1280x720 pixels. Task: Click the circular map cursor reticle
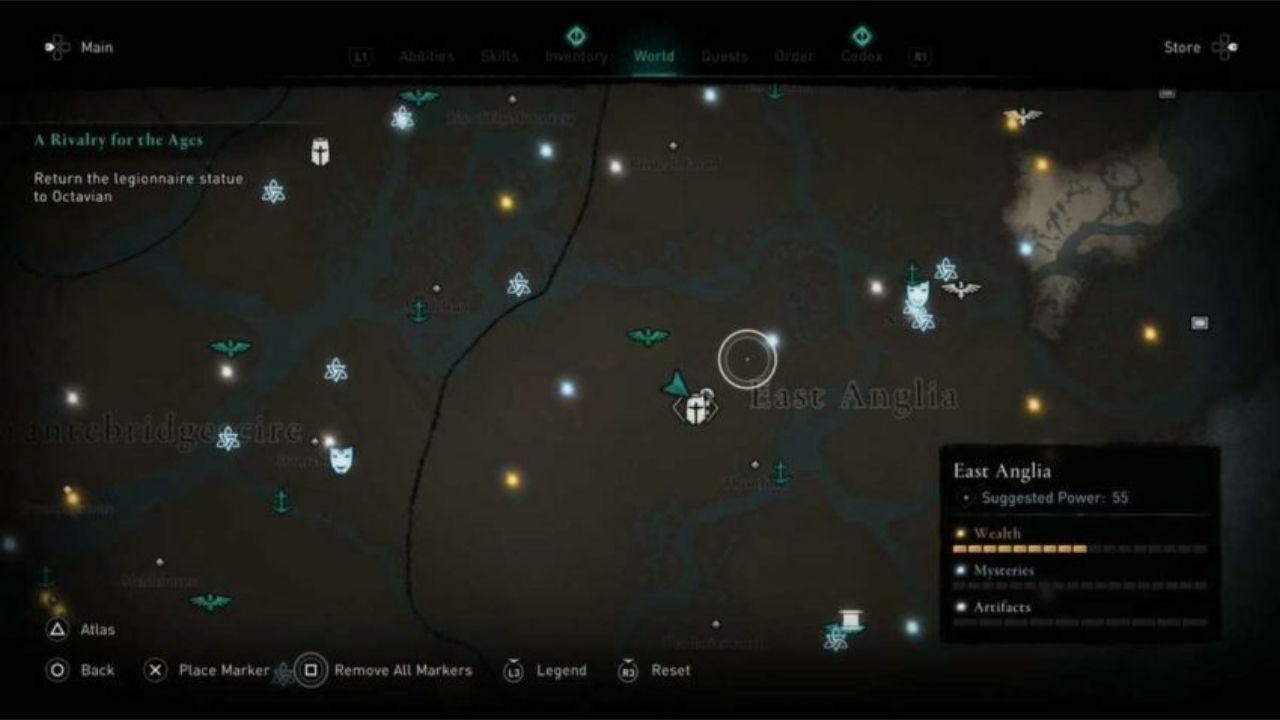[748, 357]
